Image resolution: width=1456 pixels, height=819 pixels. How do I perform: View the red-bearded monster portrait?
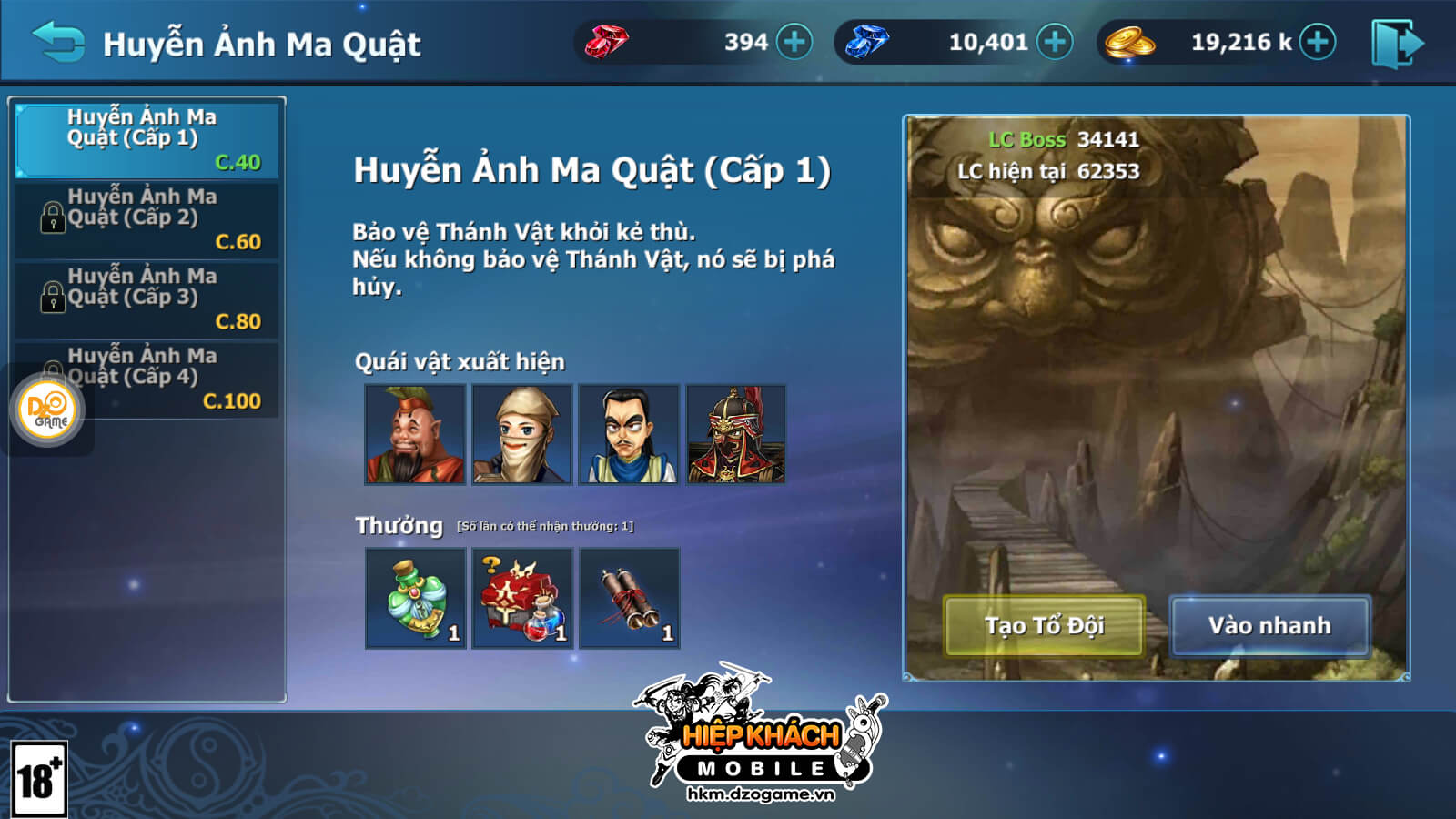pyautogui.click(x=415, y=434)
